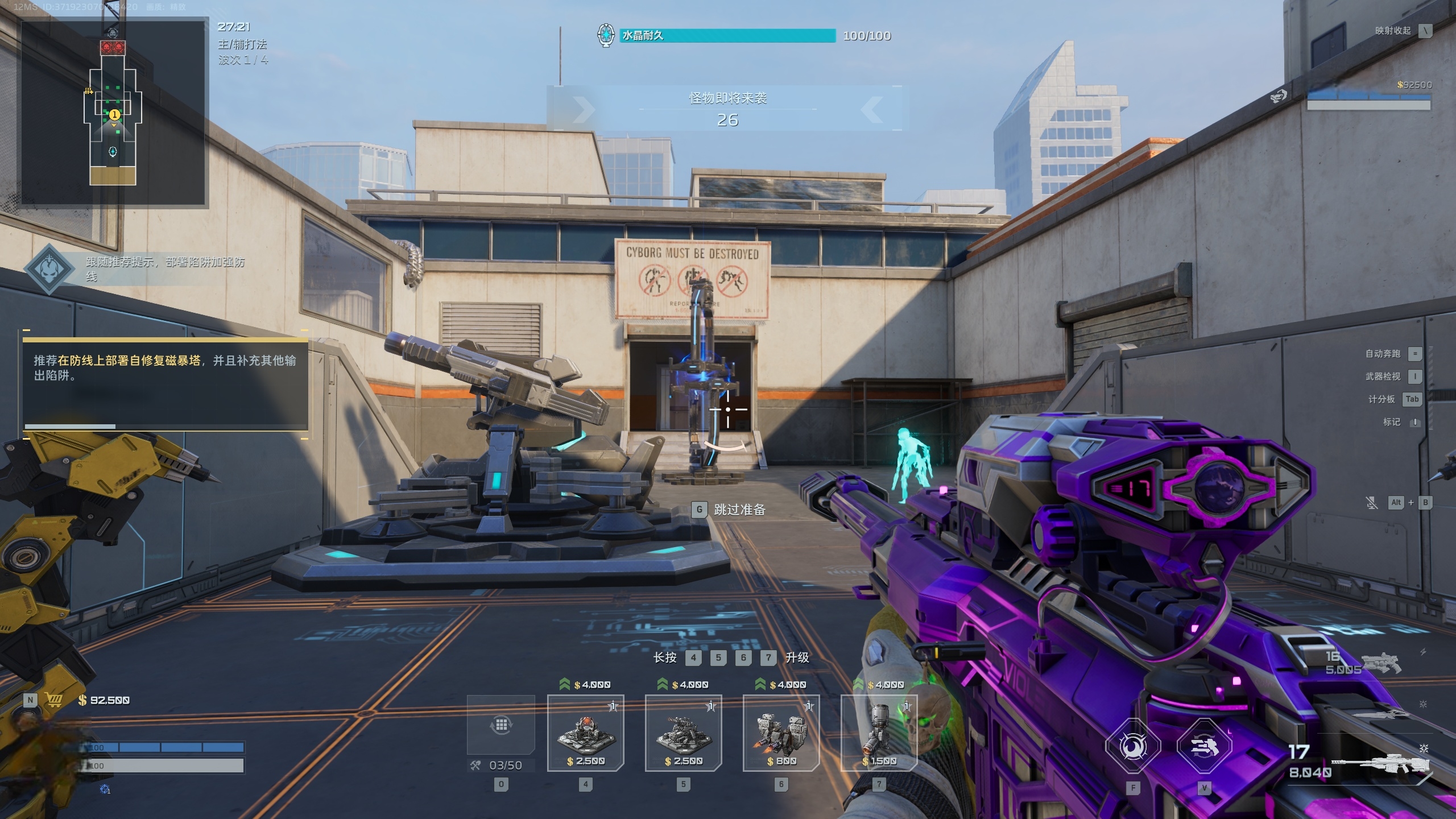The width and height of the screenshot is (1456, 819).
Task: Choose the gun turret trap costing $2,500
Action: tap(684, 733)
